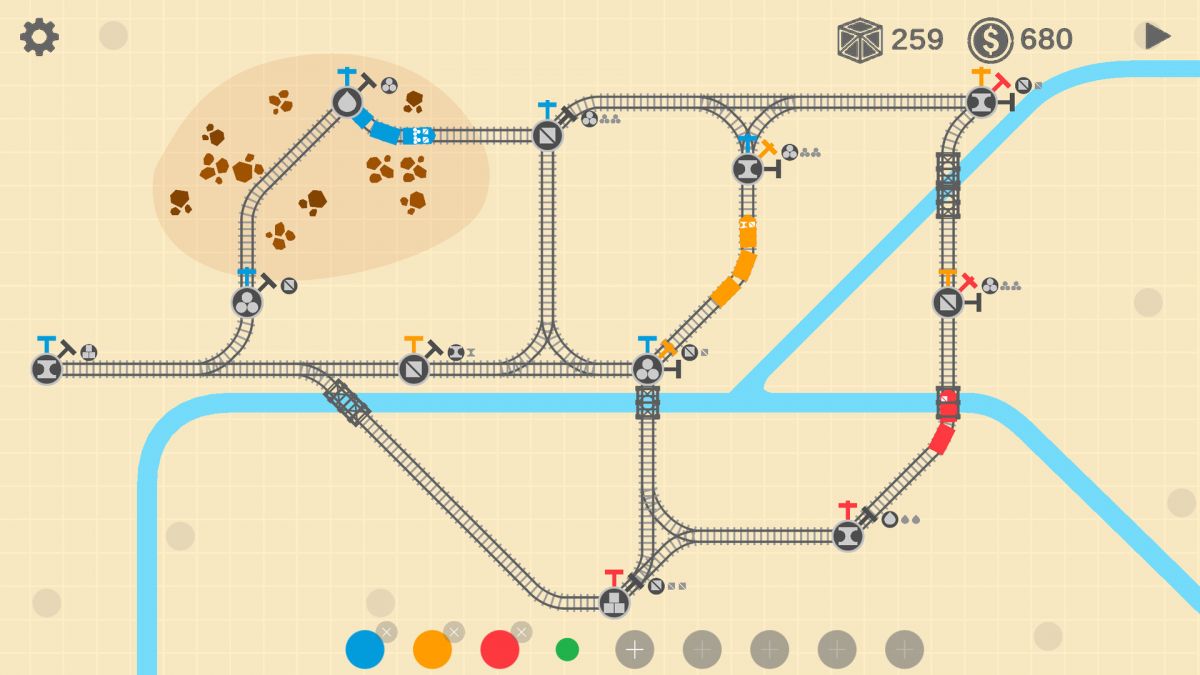1200x675 pixels.
Task: Add a new line with the bright plus button
Action: pyautogui.click(x=634, y=649)
